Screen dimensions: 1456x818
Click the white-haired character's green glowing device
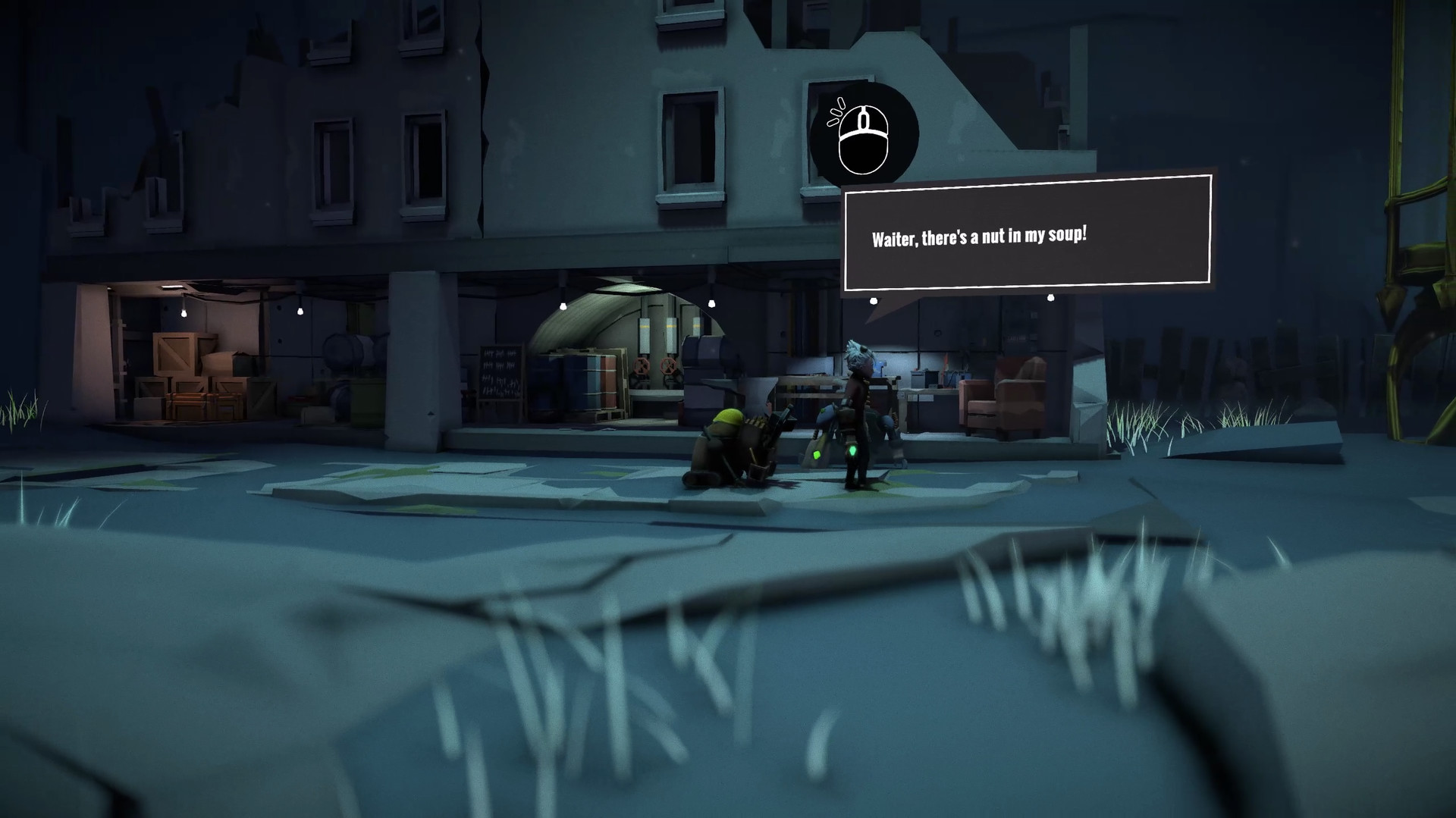point(852,452)
